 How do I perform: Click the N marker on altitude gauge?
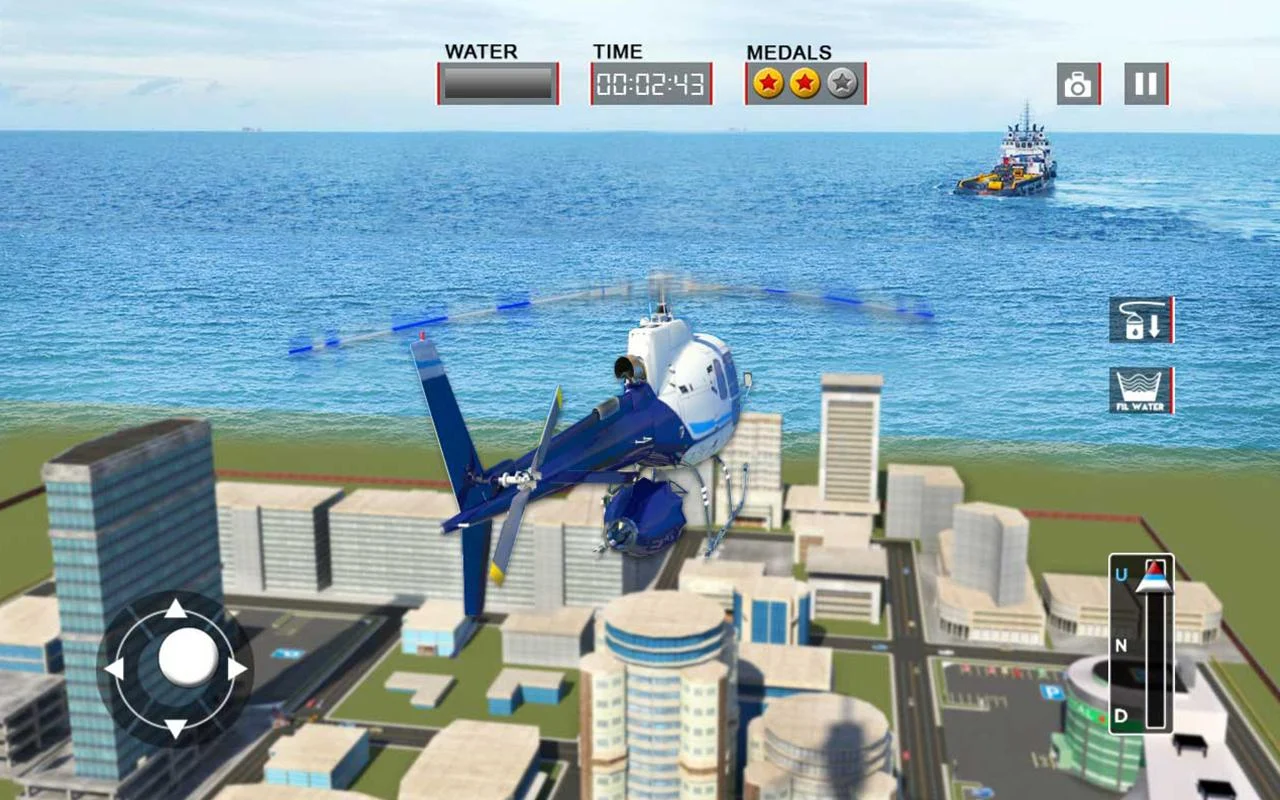pyautogui.click(x=1121, y=646)
